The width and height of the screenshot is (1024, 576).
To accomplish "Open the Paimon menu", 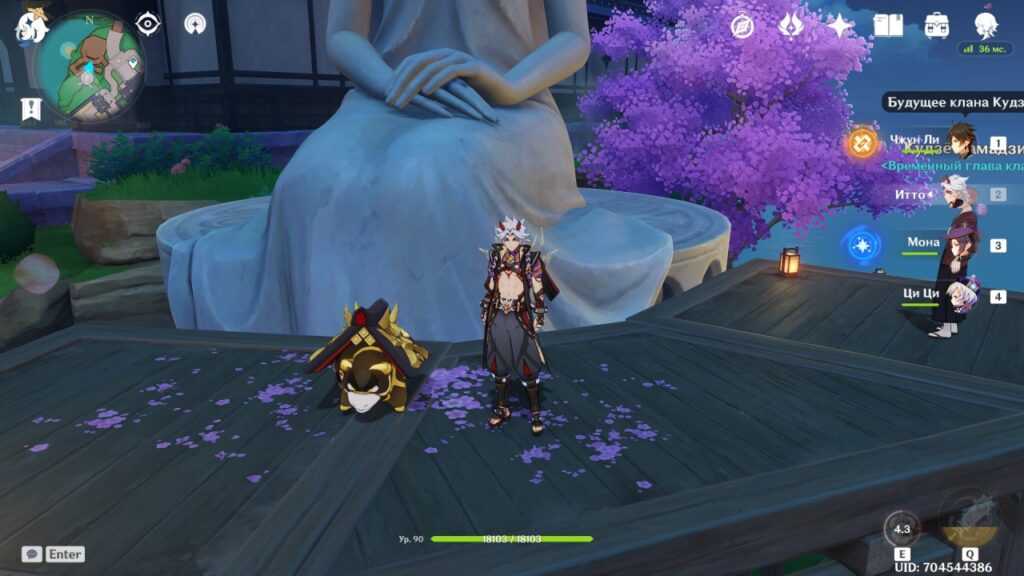I will click(30, 26).
